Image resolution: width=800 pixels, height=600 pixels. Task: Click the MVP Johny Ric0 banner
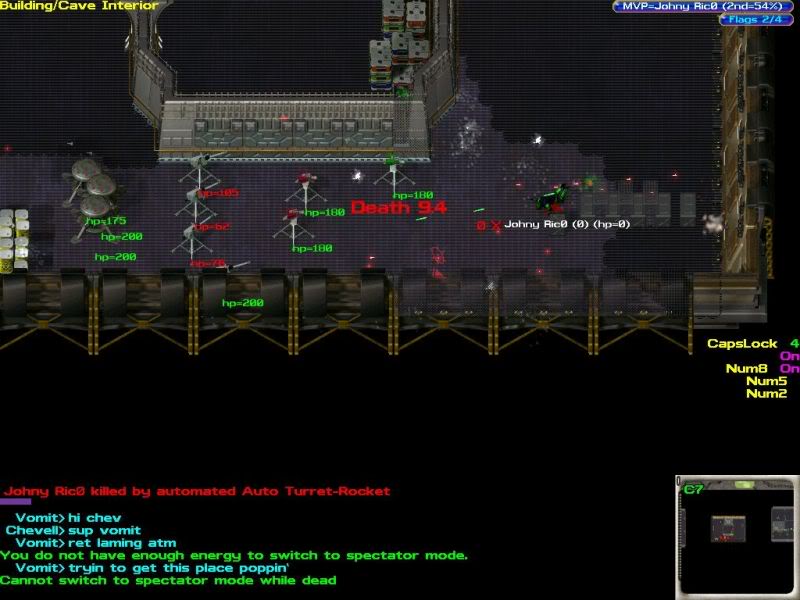point(705,6)
